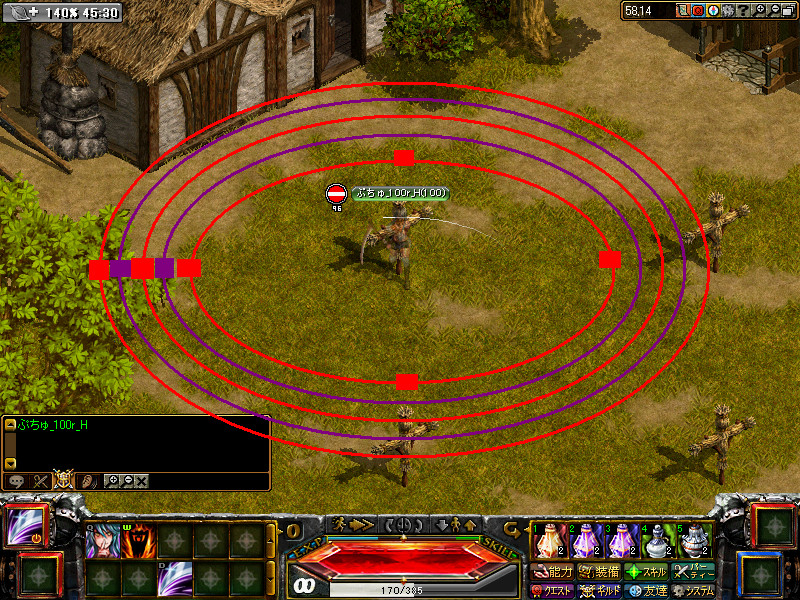Open the map scroll icon in top bar
Screen dimensions: 800x600
[684, 11]
